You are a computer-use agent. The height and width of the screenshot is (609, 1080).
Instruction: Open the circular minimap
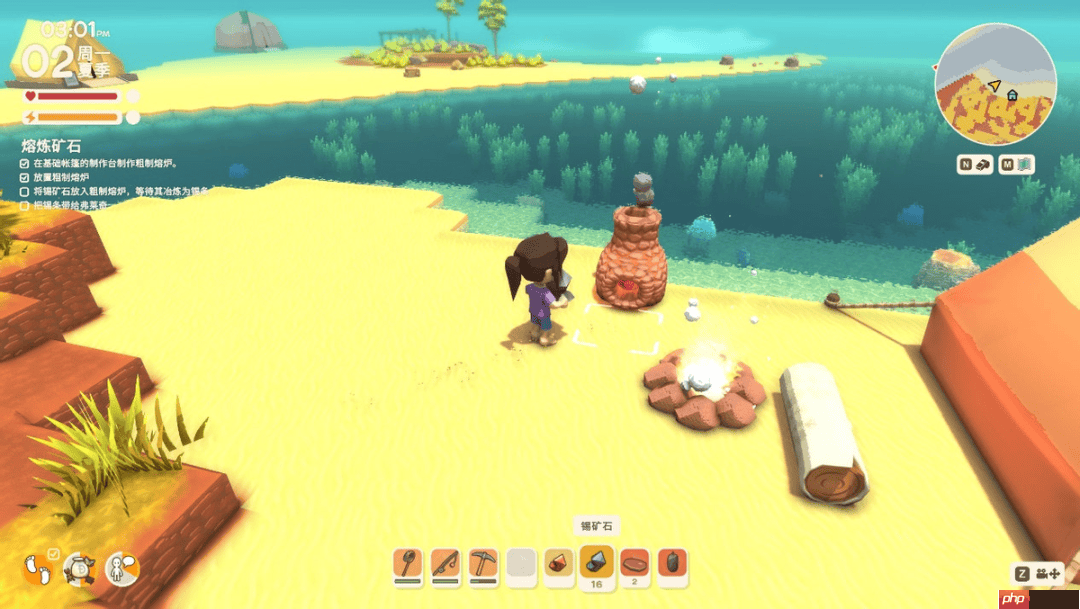pos(995,85)
